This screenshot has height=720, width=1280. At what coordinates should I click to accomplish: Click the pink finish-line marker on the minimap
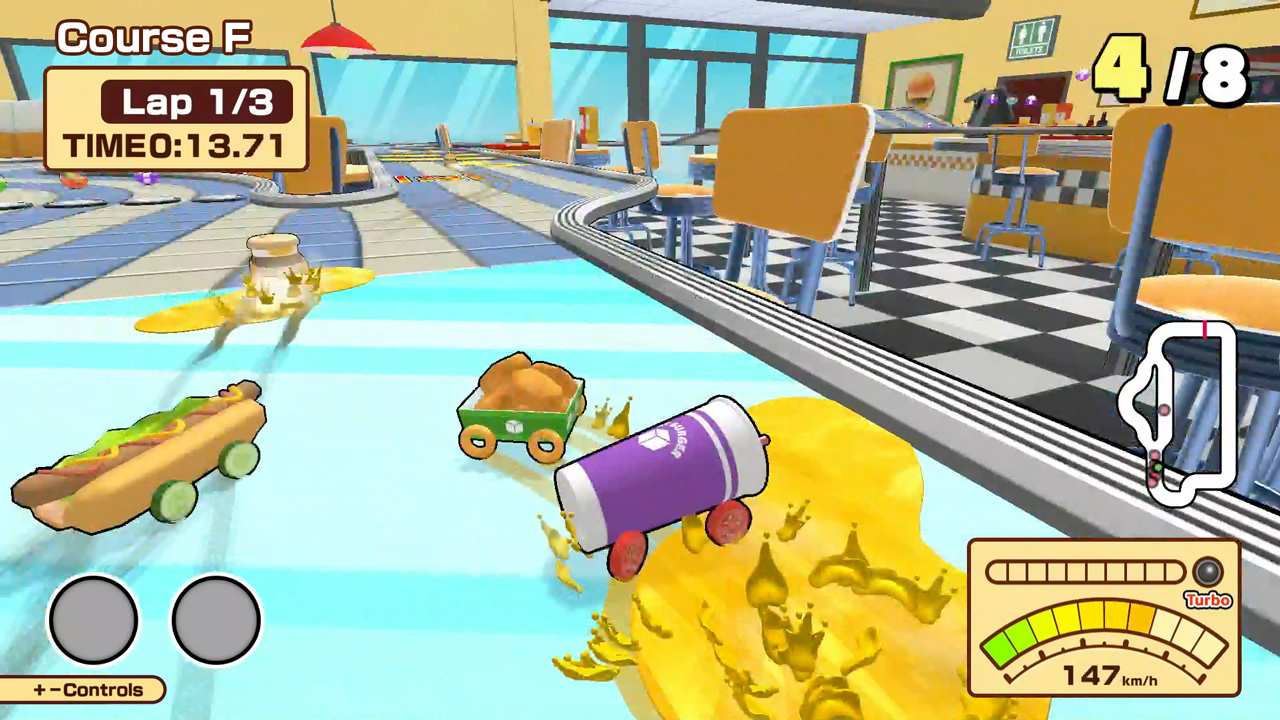coord(1204,330)
